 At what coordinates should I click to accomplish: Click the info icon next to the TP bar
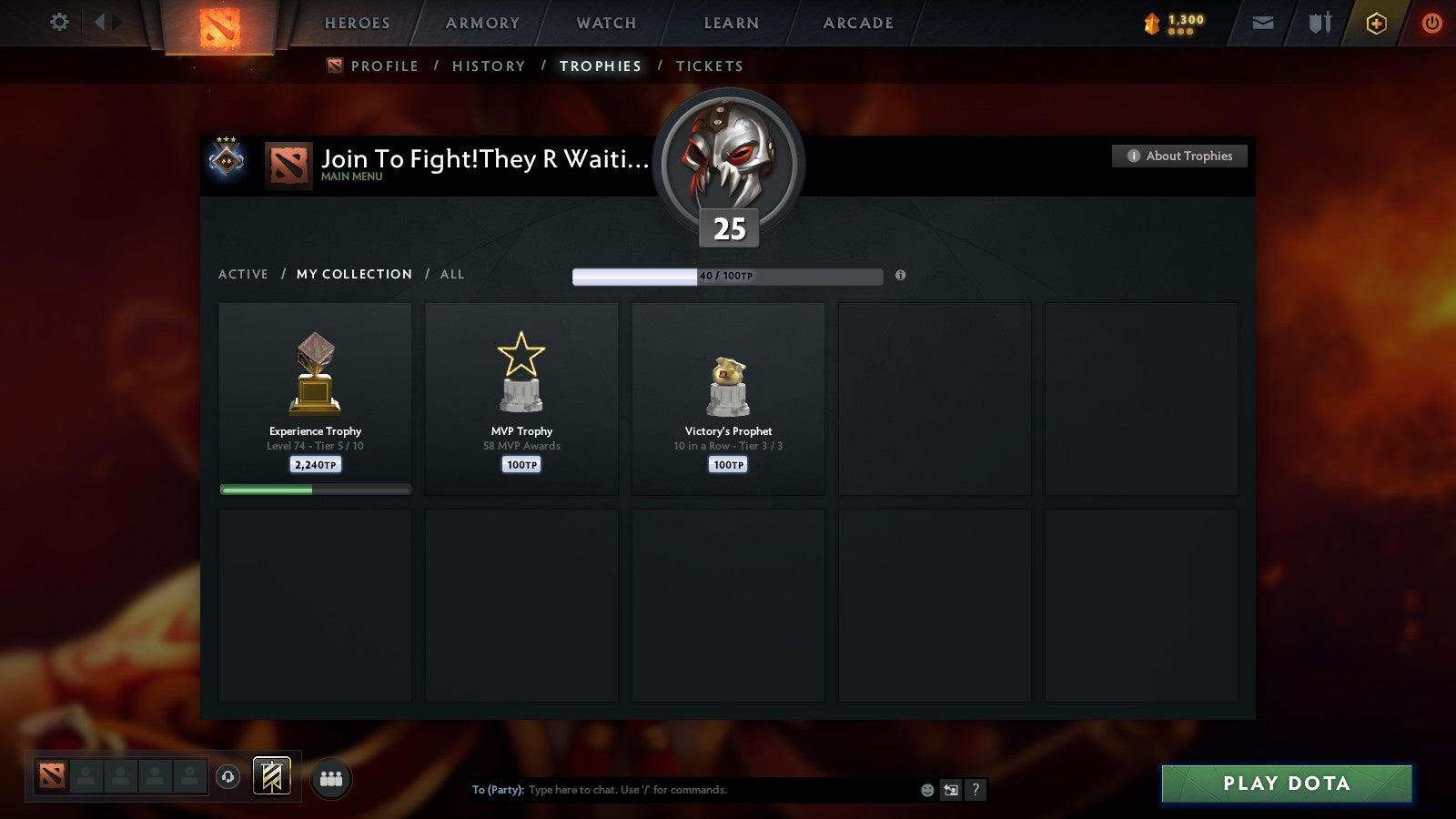point(901,276)
